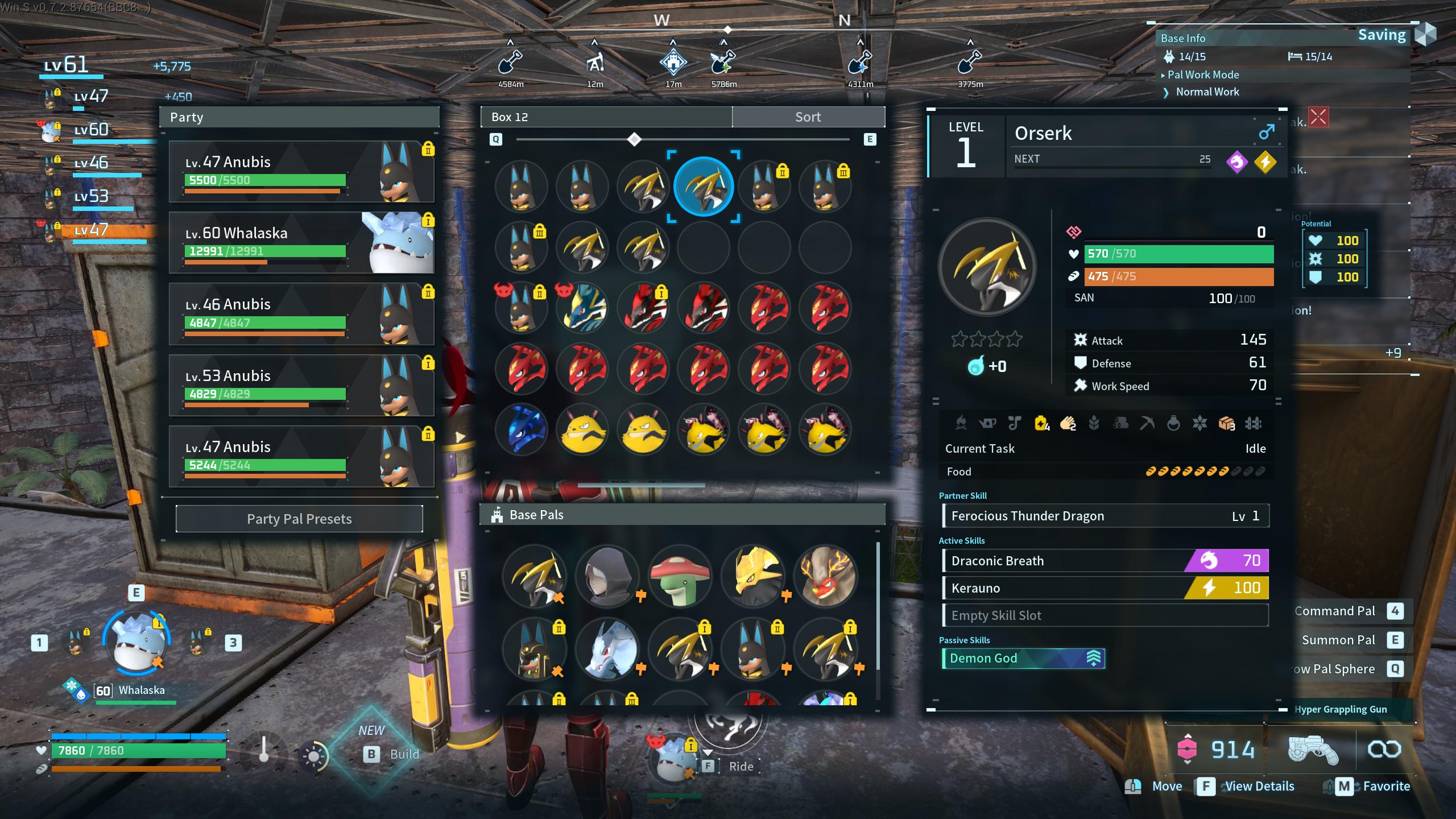
Task: Close the red X notification box
Action: coord(1318,118)
